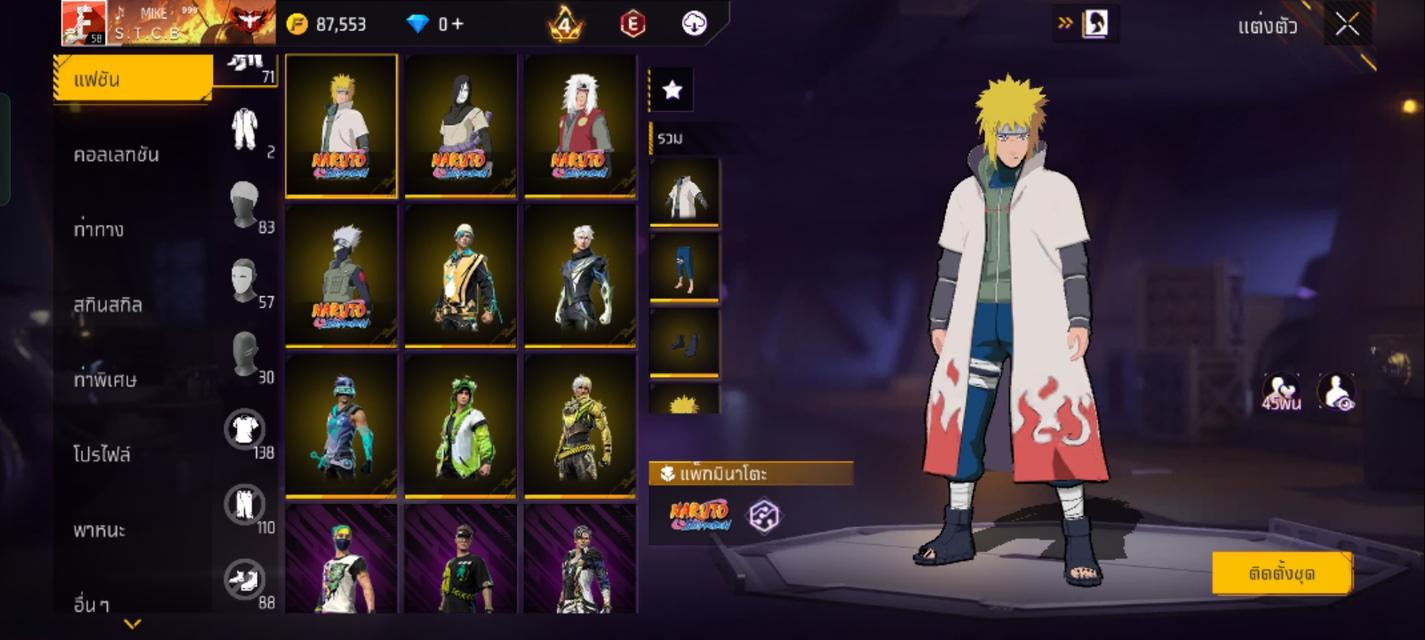Select the blue pants piece

click(684, 266)
